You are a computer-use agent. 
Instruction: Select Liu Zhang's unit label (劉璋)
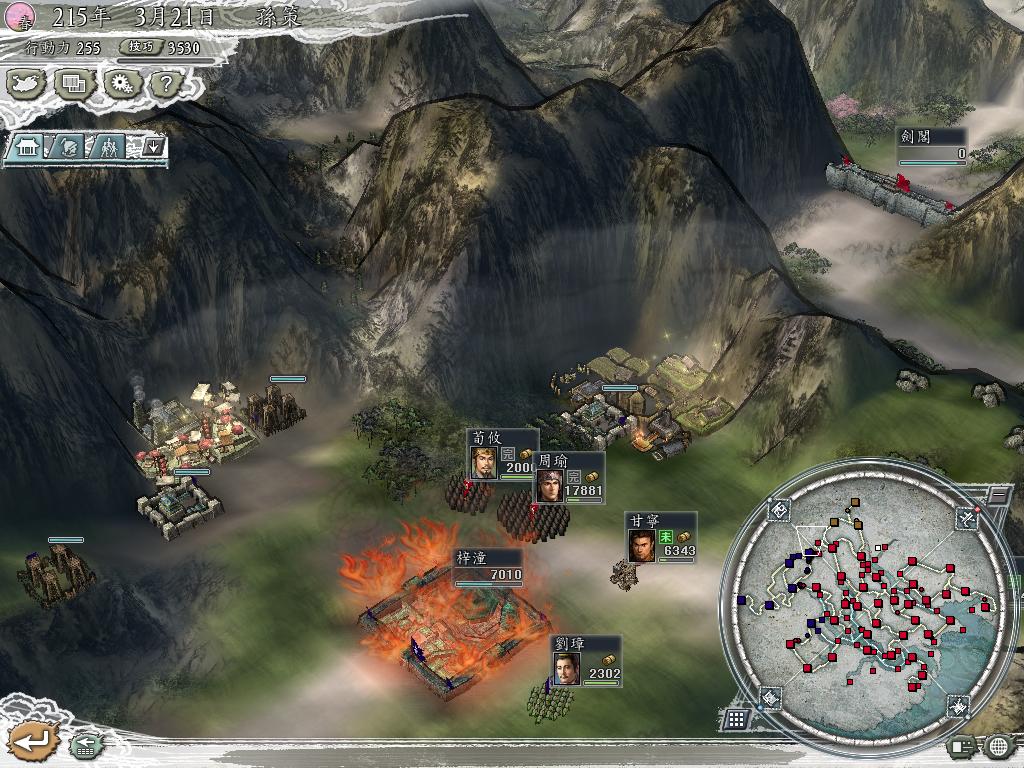tap(585, 661)
